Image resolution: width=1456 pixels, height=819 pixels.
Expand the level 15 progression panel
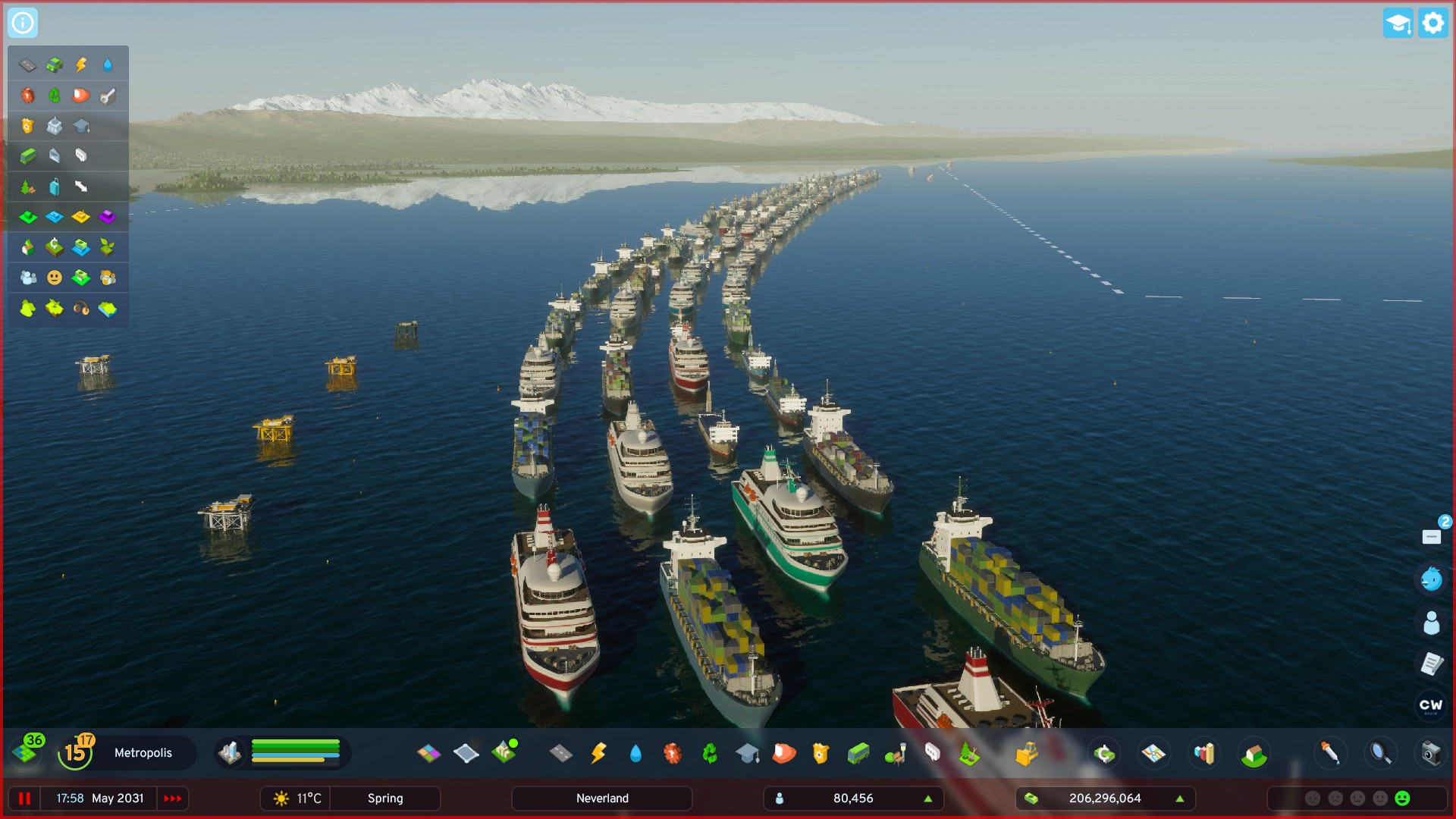75,753
